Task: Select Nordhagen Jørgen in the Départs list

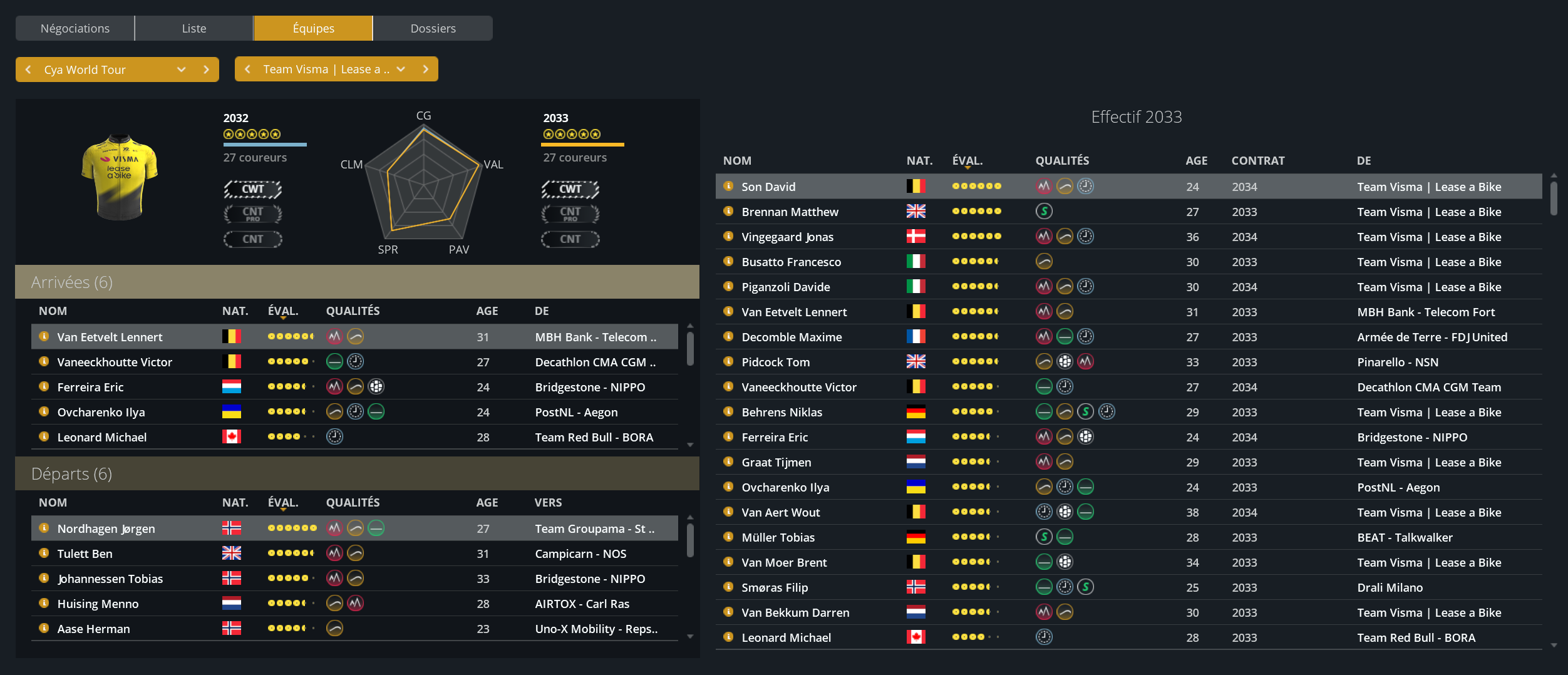Action: coord(106,528)
